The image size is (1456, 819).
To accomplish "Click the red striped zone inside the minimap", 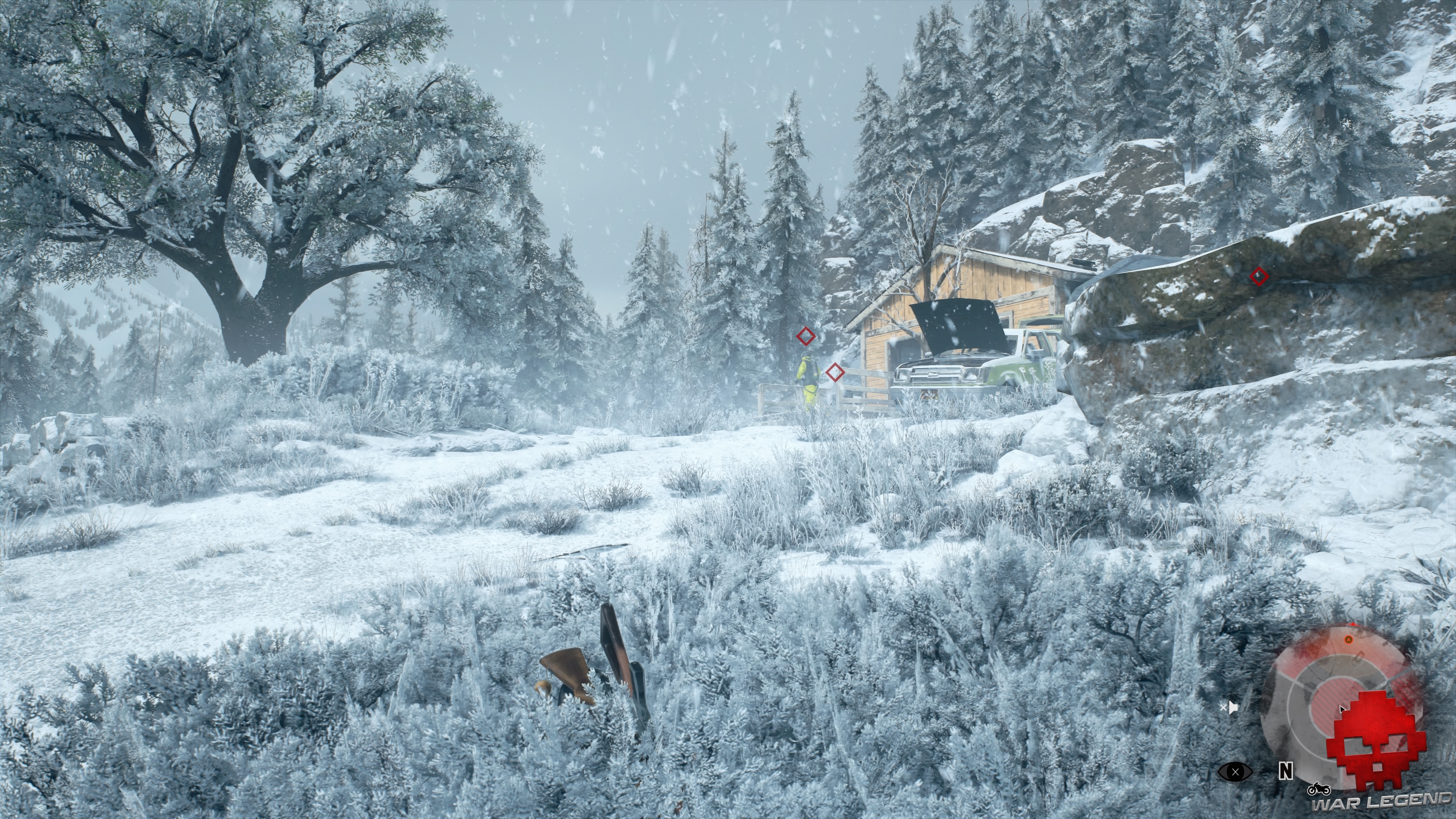I will click(x=1329, y=700).
